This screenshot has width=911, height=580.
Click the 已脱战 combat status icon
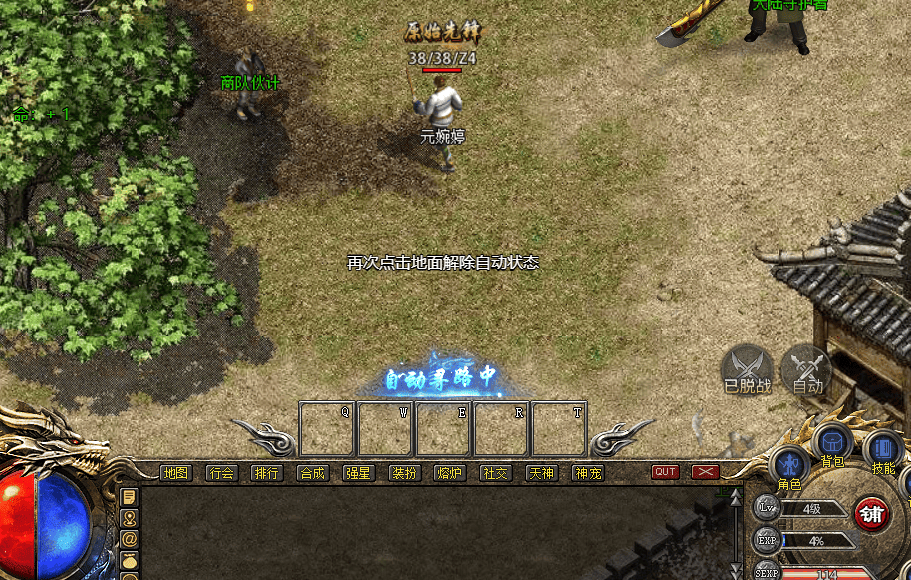tap(747, 366)
